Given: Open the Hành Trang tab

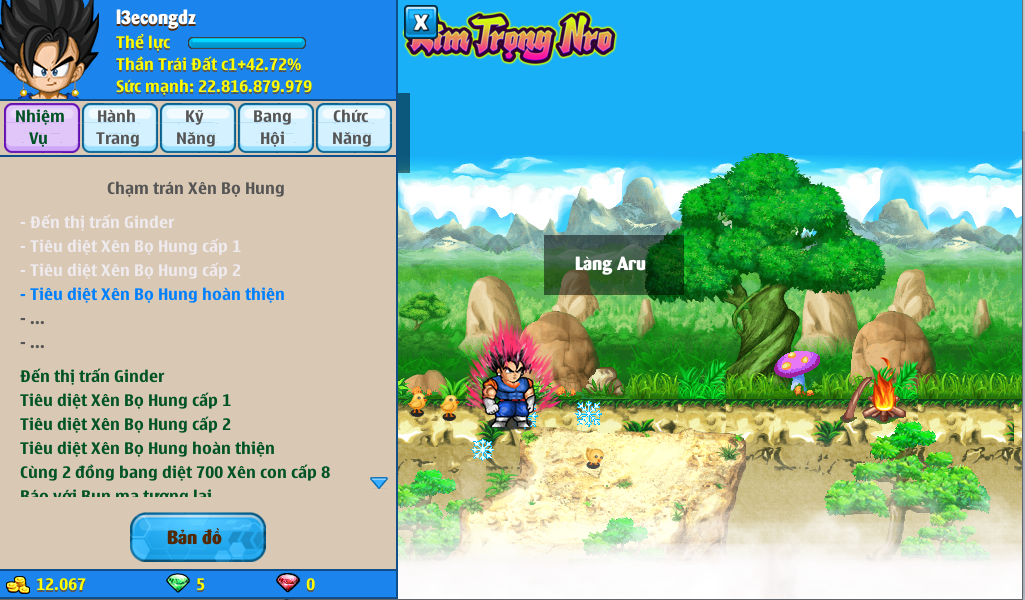Looking at the screenshot, I should [x=119, y=127].
